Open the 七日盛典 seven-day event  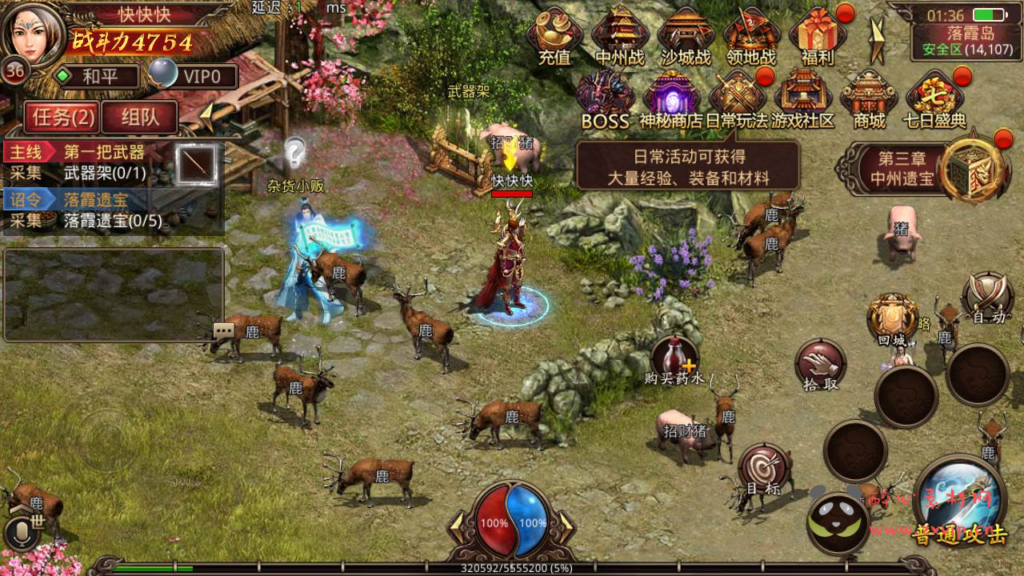coord(935,98)
